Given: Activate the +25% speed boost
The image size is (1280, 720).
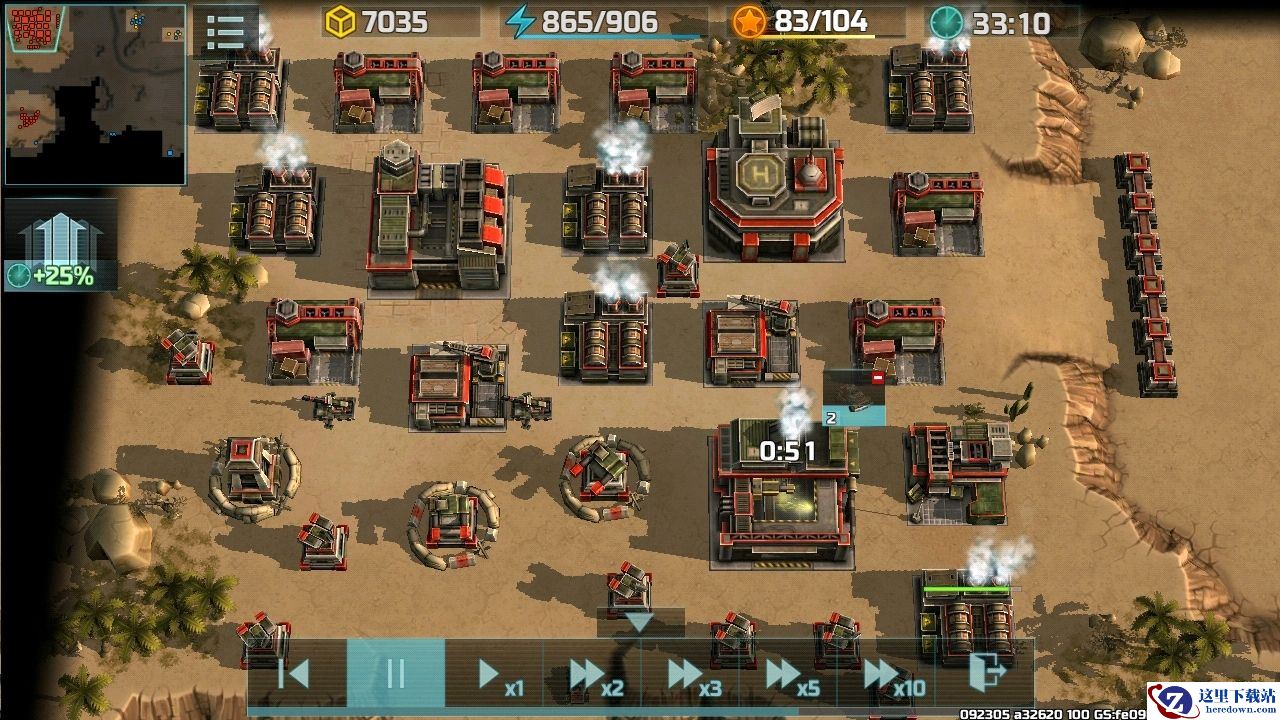Looking at the screenshot, I should coord(60,246).
